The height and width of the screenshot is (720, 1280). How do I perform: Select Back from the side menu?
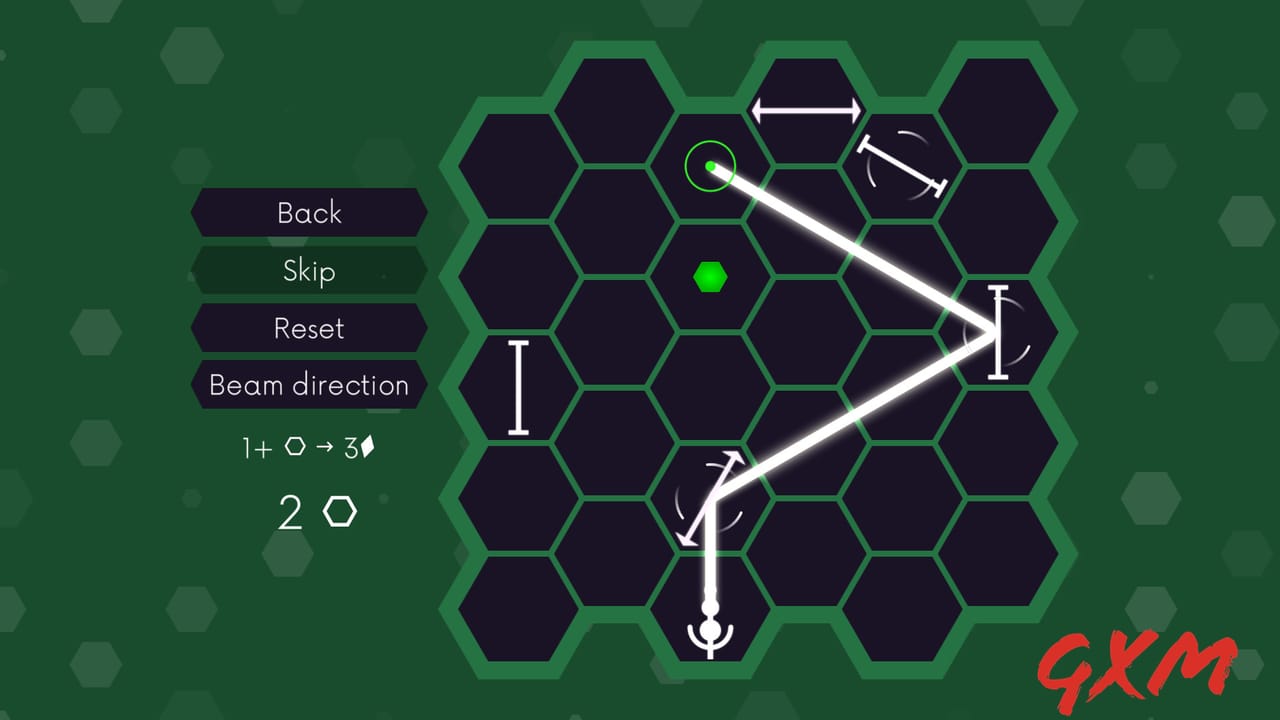pyautogui.click(x=309, y=213)
